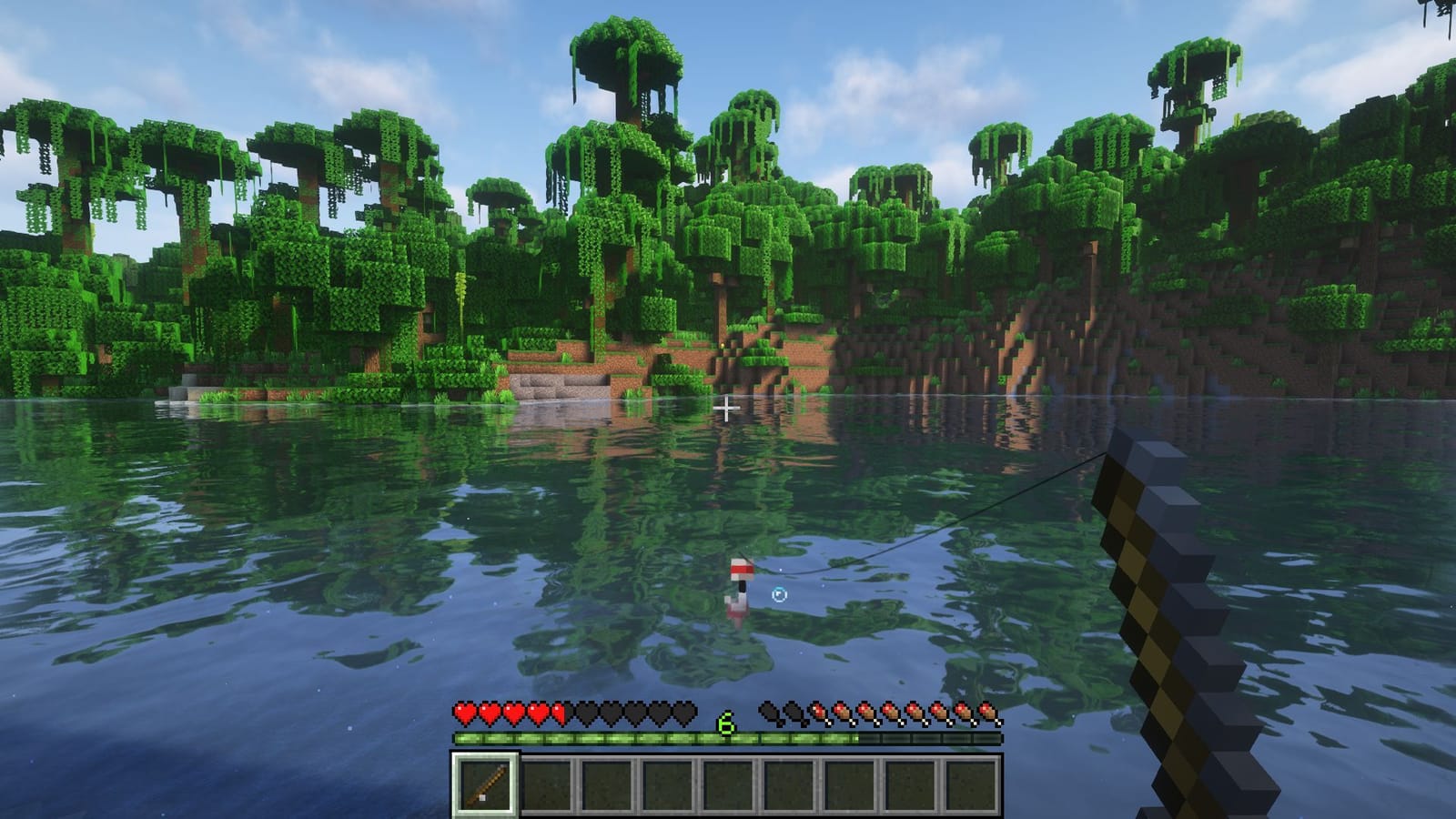The image size is (1456, 819).
Task: Click the crosshair at screen center
Action: 727,409
